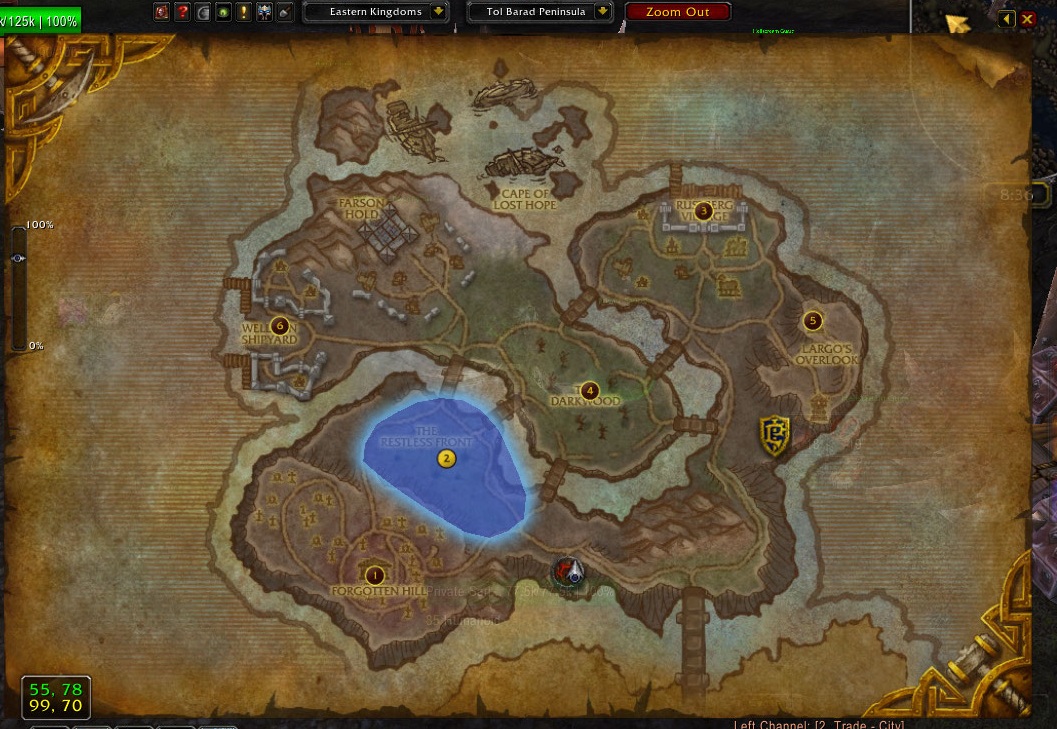
Task: Click the gold shield map marker
Action: click(775, 436)
